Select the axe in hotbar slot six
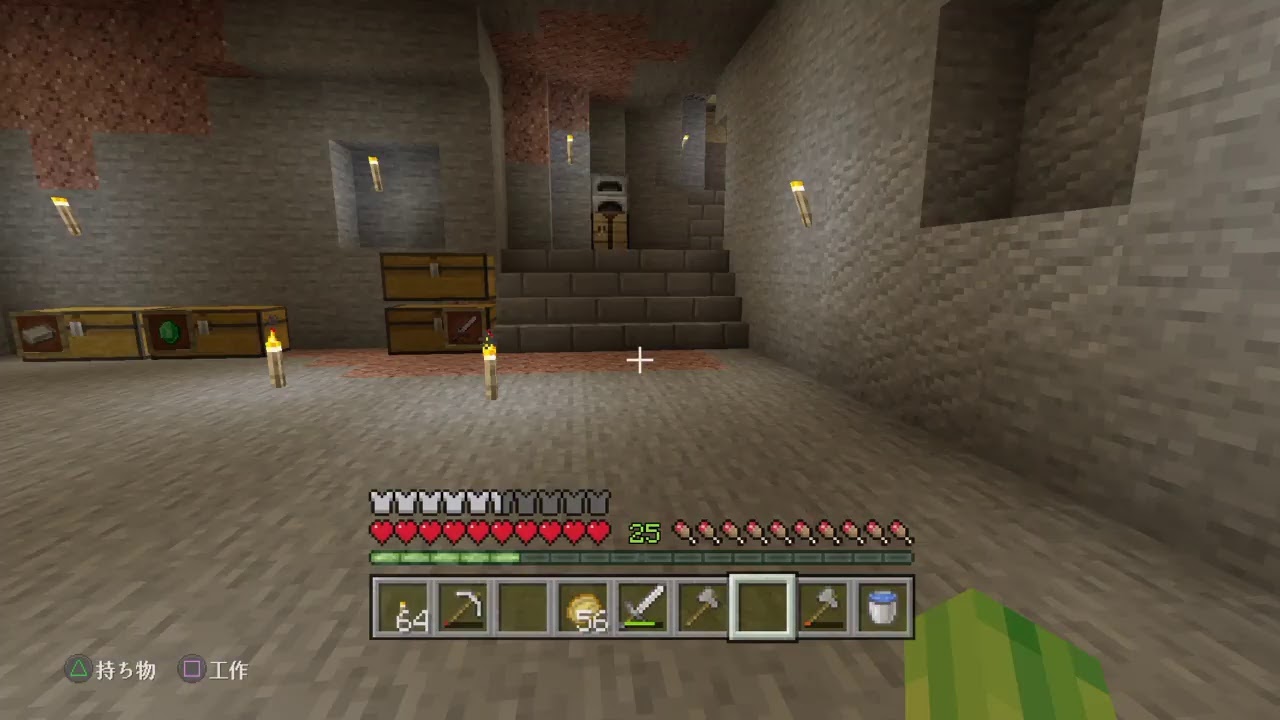Image resolution: width=1280 pixels, height=720 pixels. pos(705,605)
